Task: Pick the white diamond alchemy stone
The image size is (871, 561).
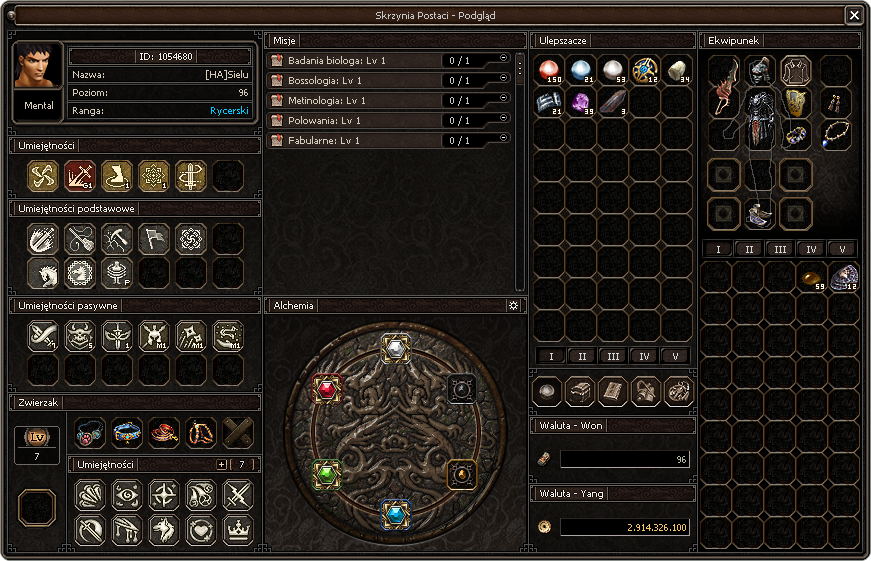Action: (396, 349)
